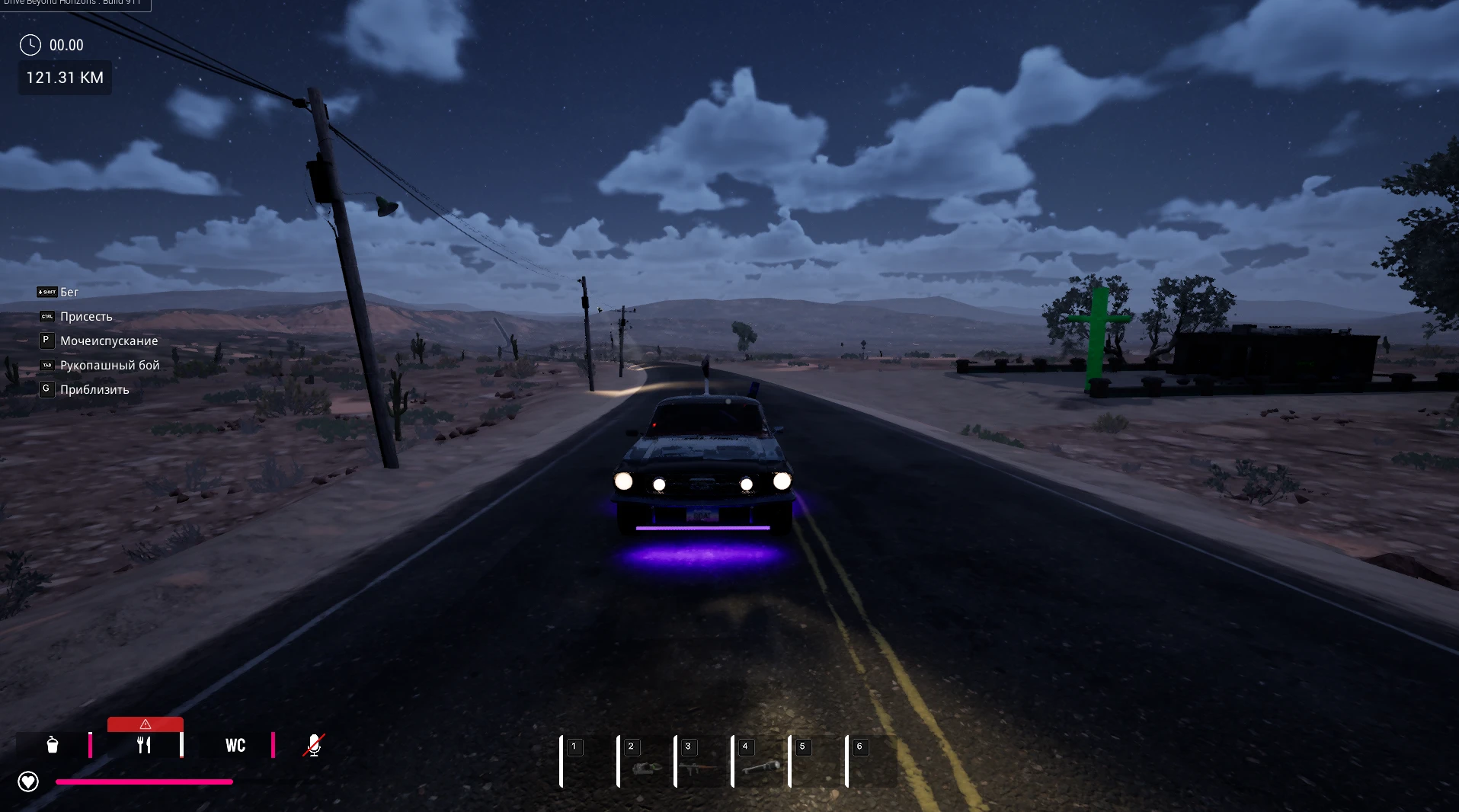The width and height of the screenshot is (1459, 812).
Task: Select the Приблизить zoom keybind entry
Action: pyautogui.click(x=94, y=389)
